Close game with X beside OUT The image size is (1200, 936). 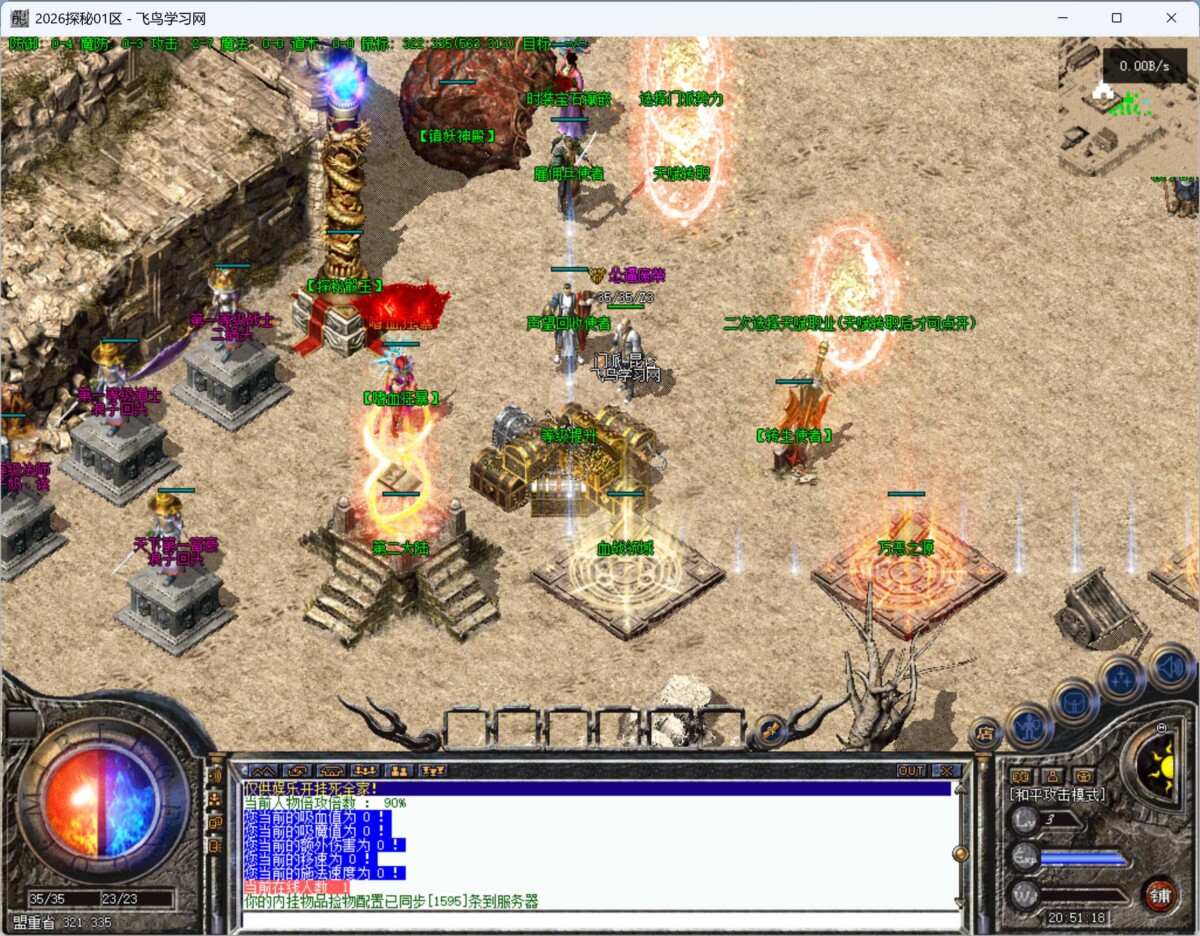click(x=946, y=771)
